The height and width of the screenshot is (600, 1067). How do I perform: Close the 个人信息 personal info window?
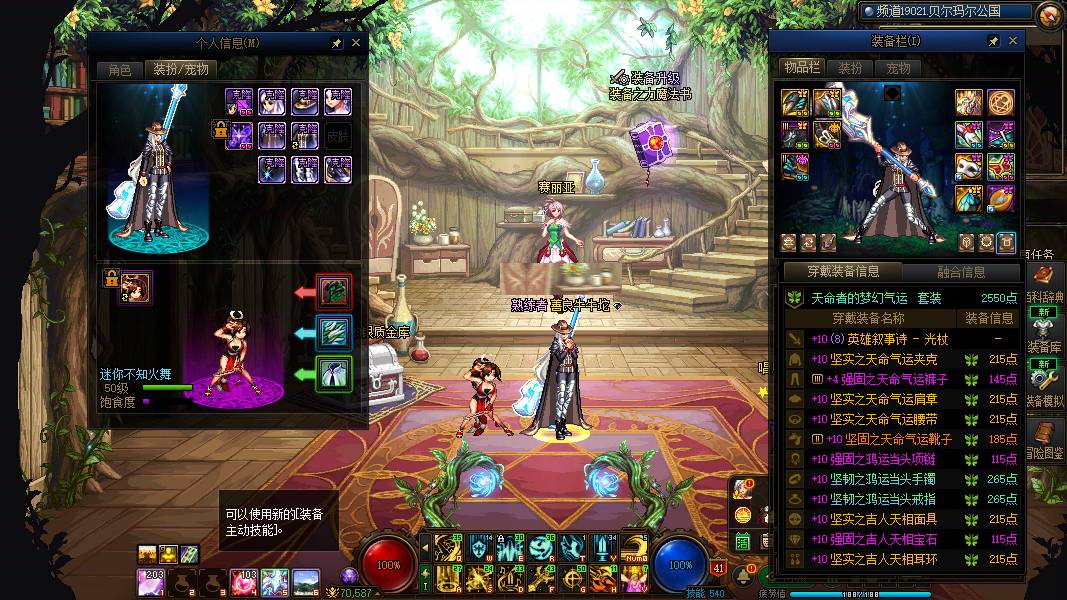(356, 43)
